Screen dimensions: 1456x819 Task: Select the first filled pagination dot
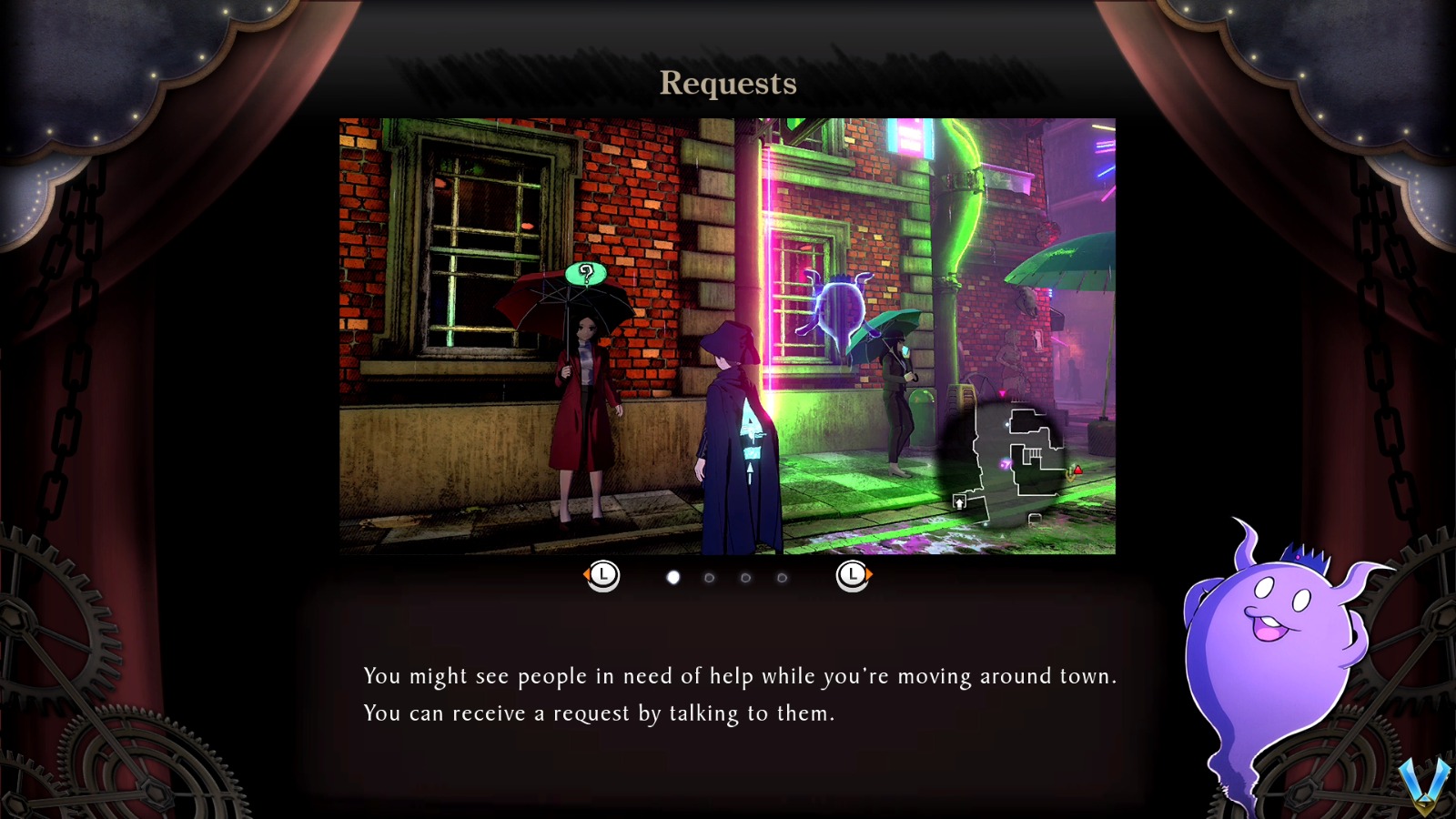tap(673, 575)
